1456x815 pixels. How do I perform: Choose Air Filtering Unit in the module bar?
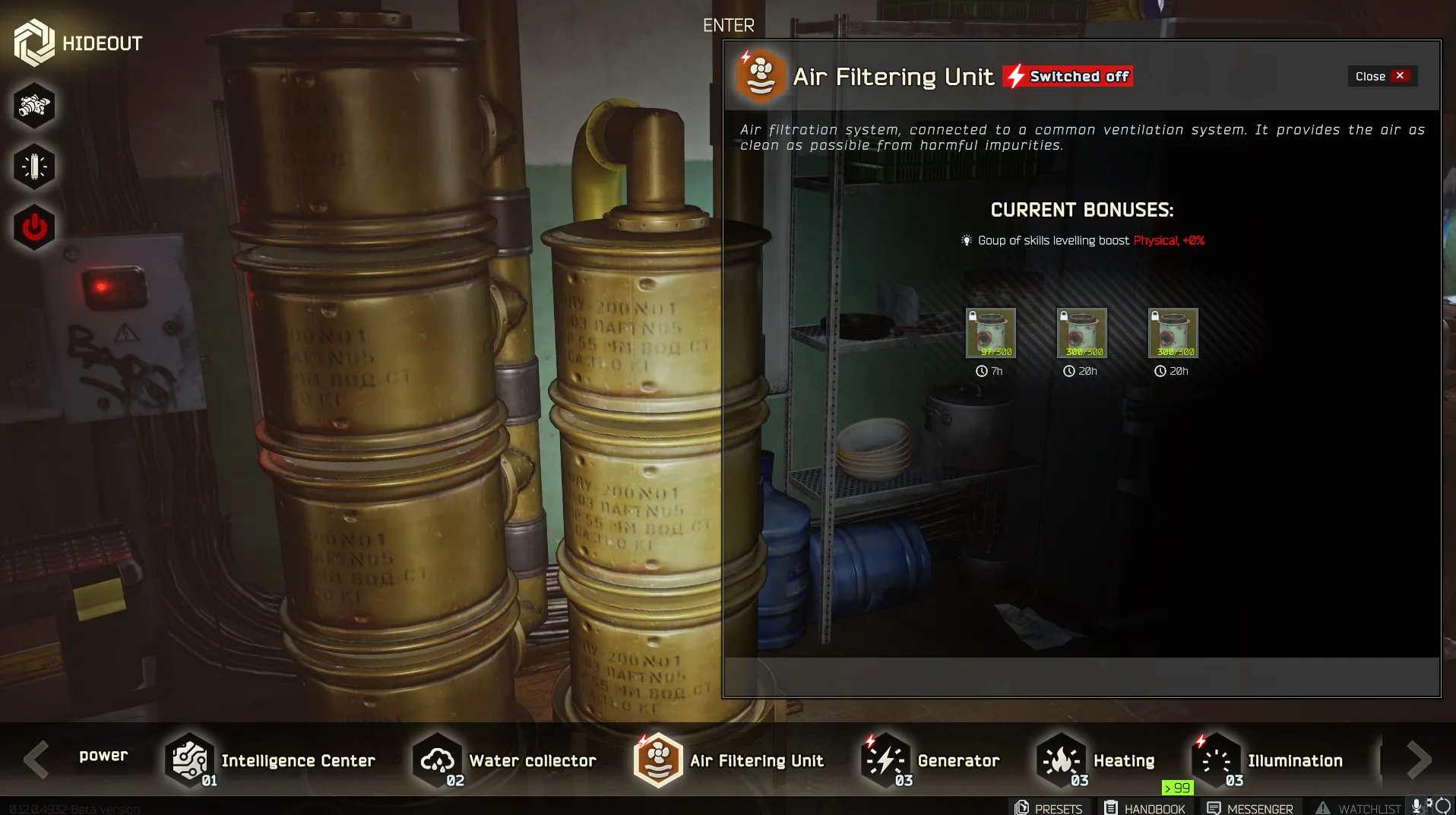[x=730, y=760]
